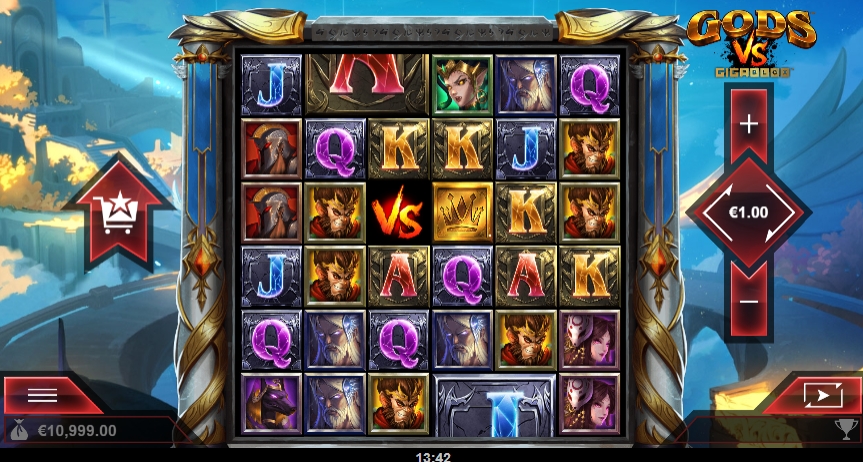Increase bet with the plus button
The image size is (863, 462).
click(x=748, y=124)
